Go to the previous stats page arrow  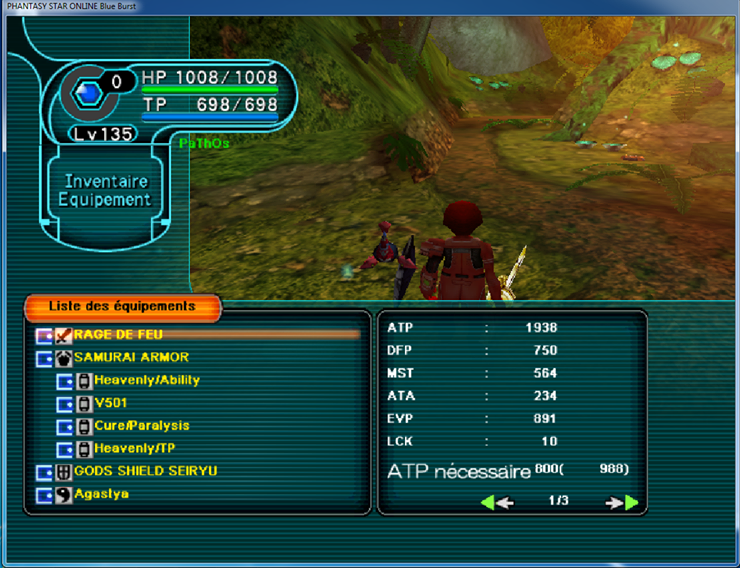click(x=497, y=502)
